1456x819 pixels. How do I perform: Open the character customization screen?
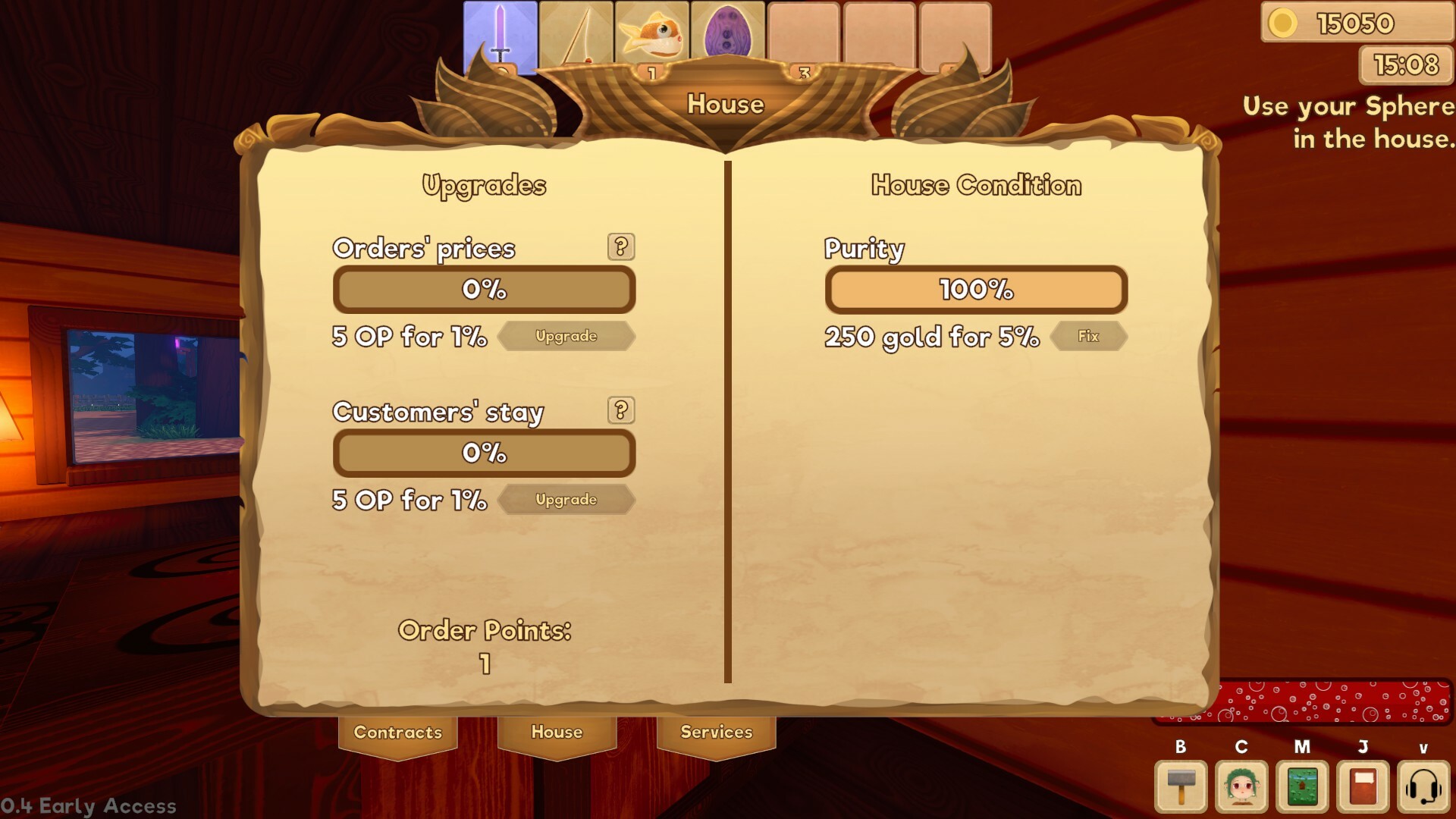[x=1241, y=786]
